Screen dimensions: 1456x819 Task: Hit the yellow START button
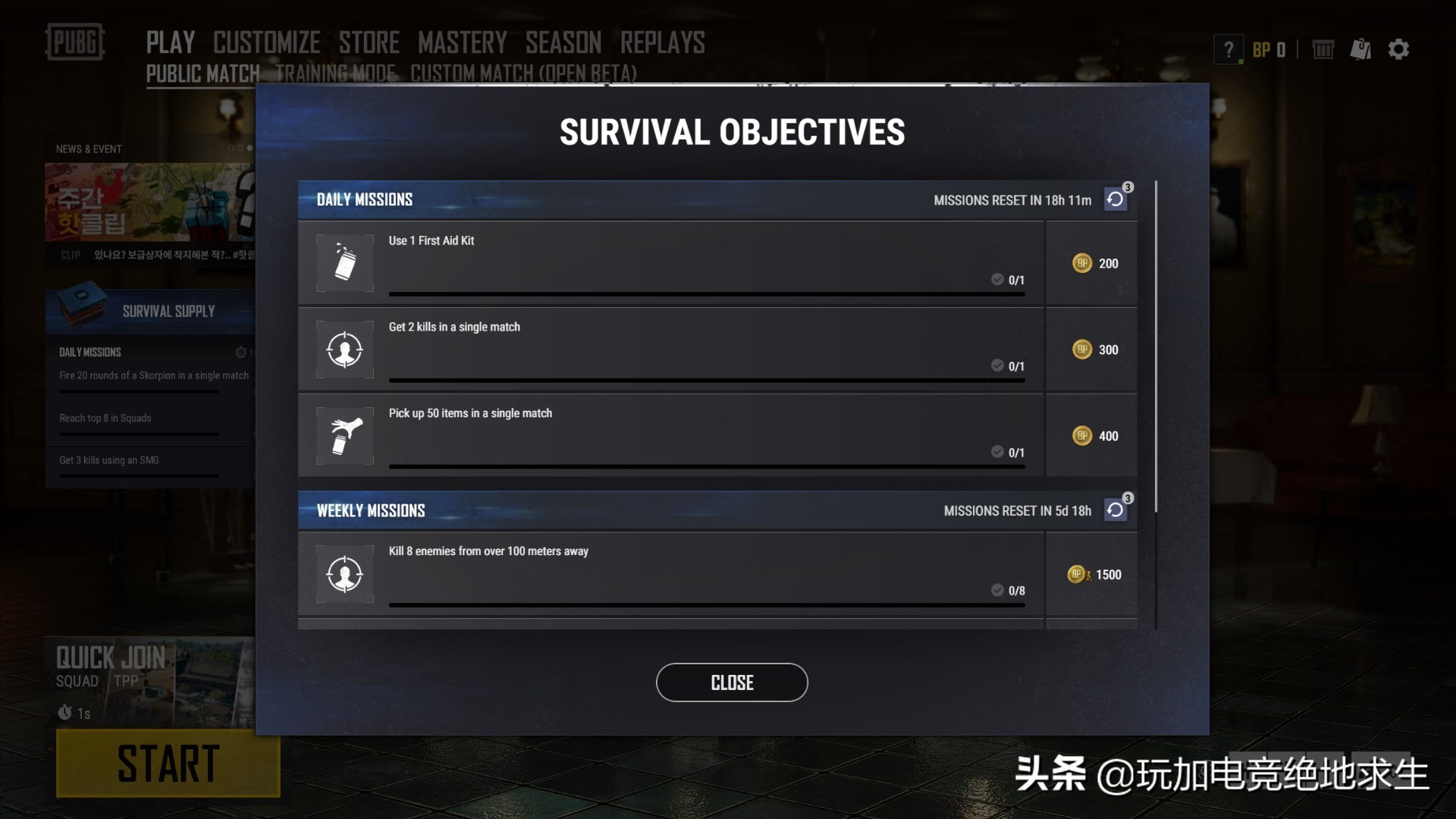[168, 764]
